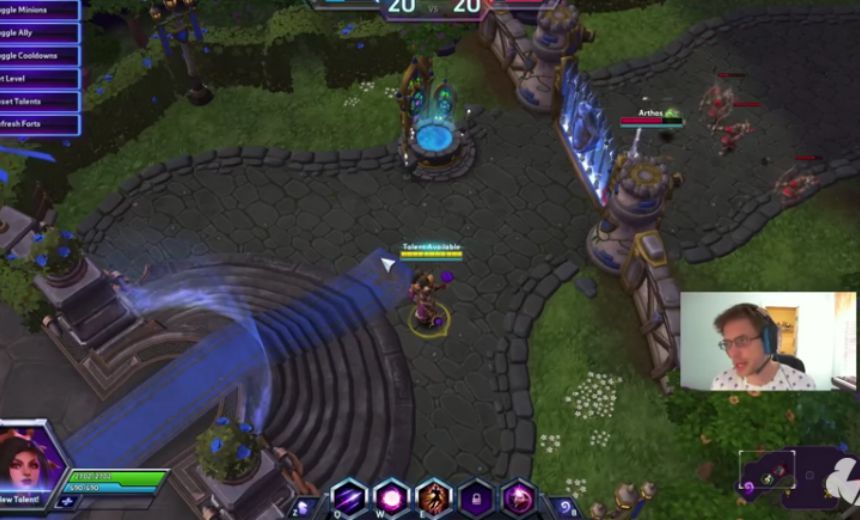Select the locked heroic ability slot
860x520 pixels.
point(476,497)
